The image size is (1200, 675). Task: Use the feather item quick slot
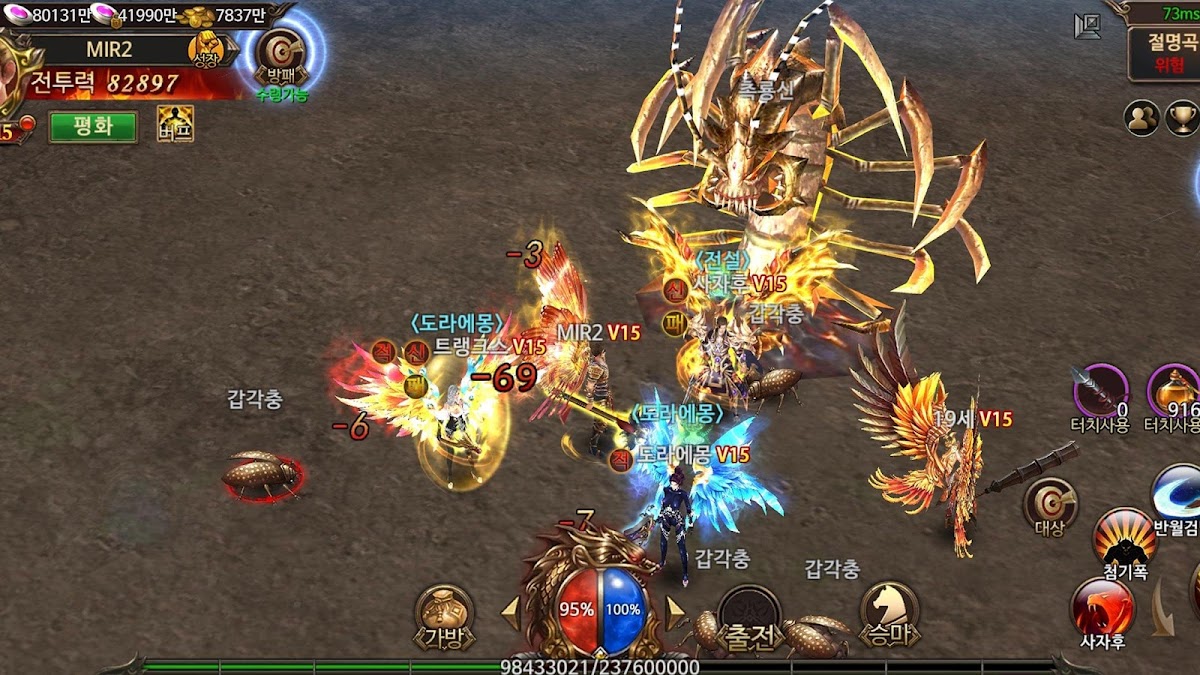click(1101, 391)
